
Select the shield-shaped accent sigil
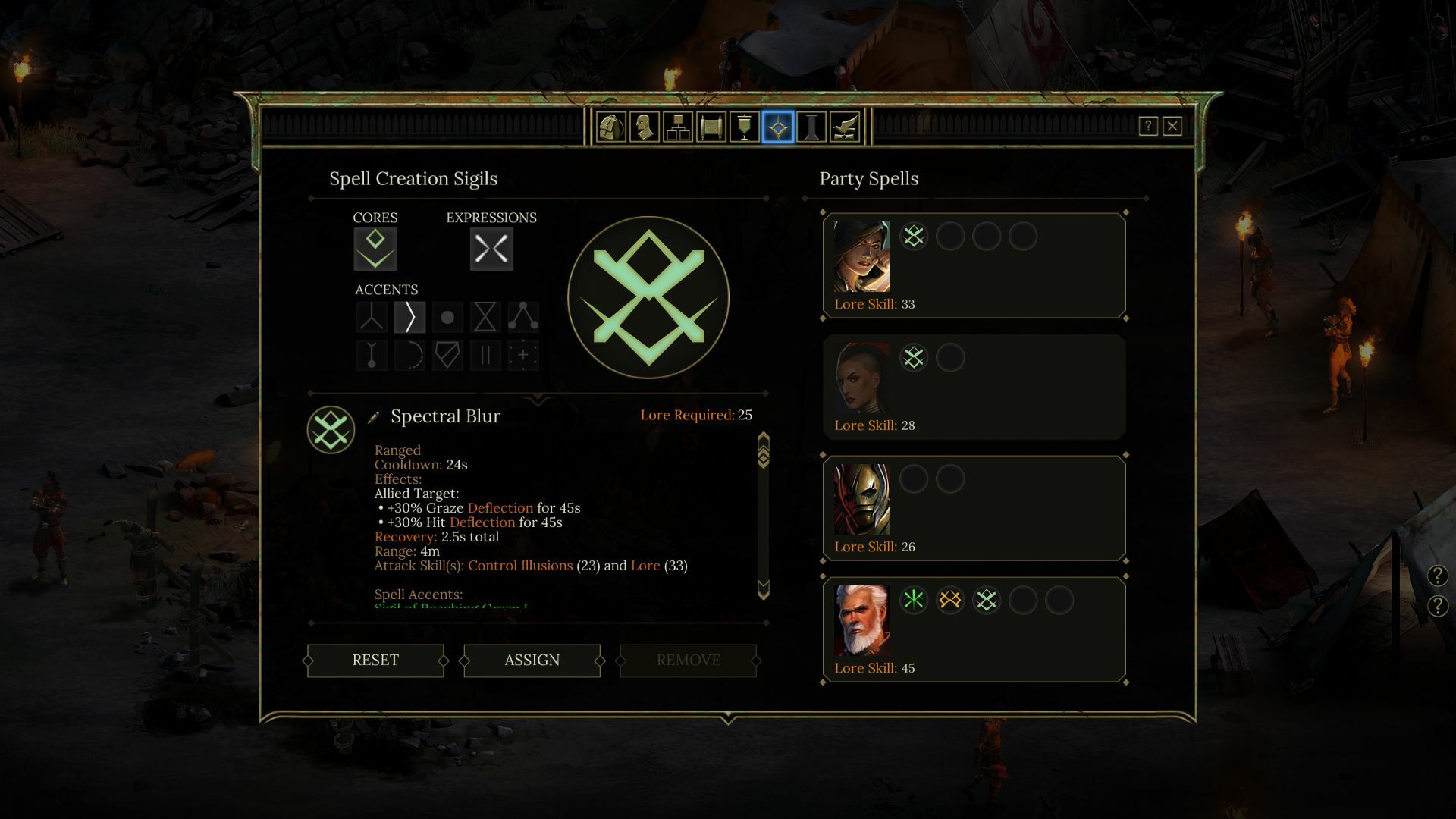[447, 354]
